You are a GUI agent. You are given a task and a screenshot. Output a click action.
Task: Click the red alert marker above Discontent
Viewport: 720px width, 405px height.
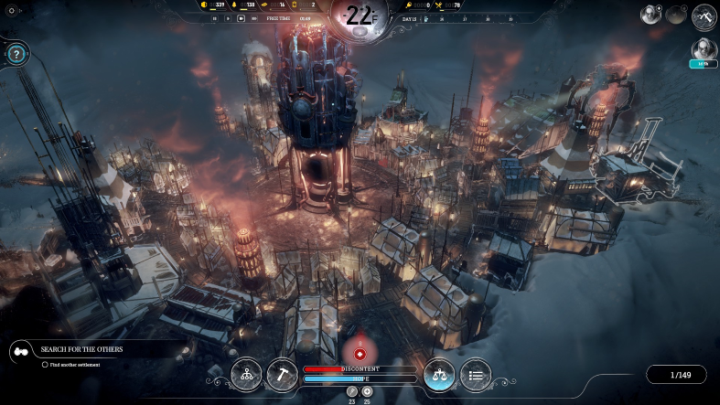pyautogui.click(x=359, y=353)
